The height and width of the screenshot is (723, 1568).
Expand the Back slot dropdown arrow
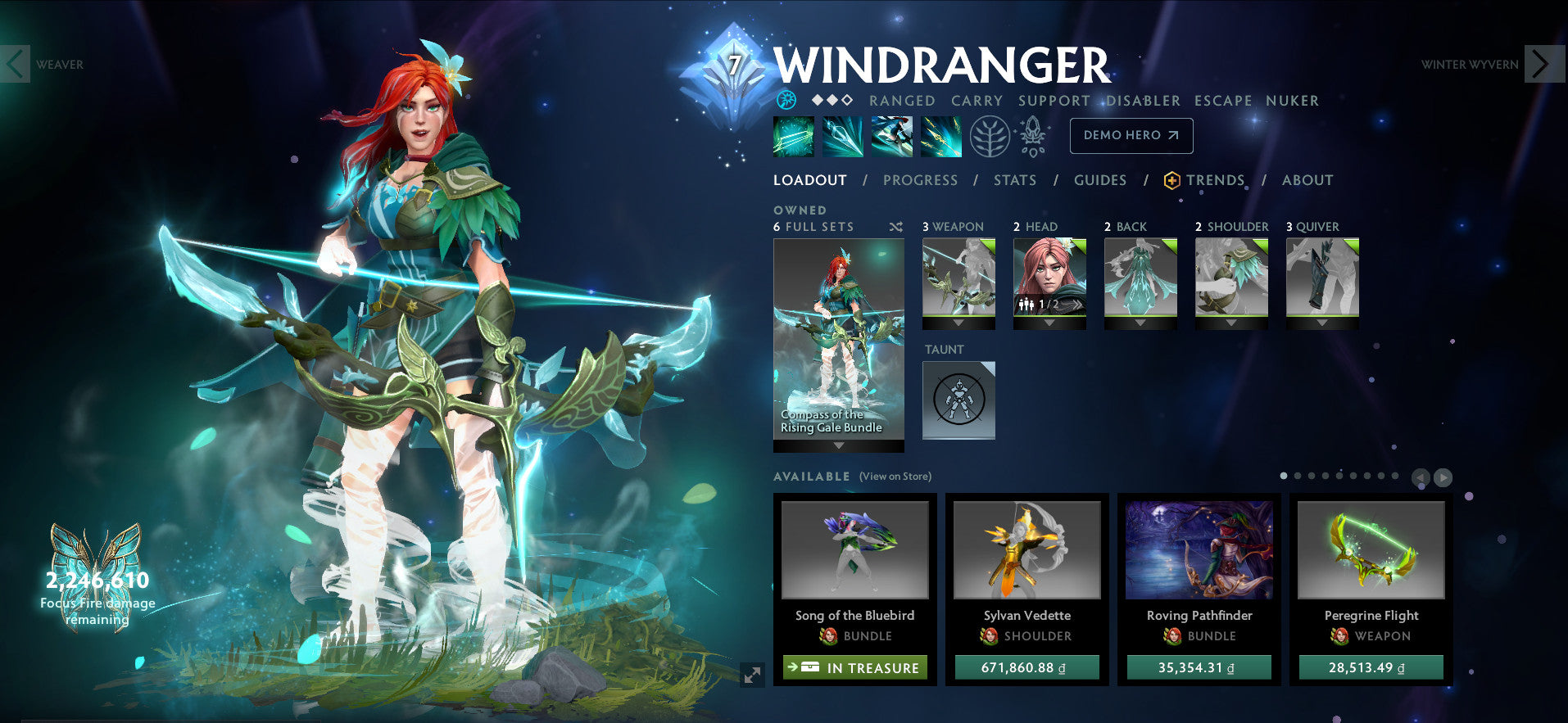[1140, 322]
